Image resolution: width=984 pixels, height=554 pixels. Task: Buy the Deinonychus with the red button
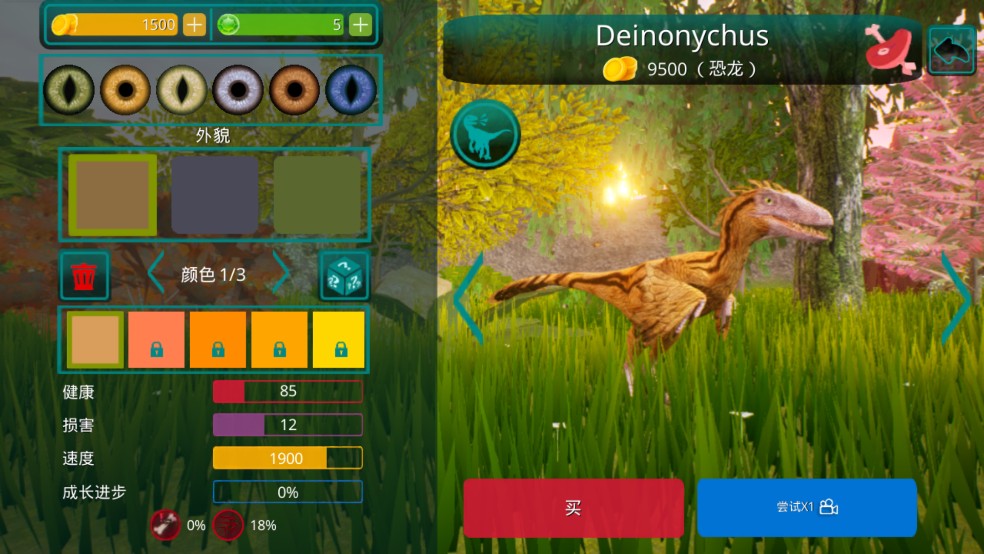pyautogui.click(x=573, y=507)
